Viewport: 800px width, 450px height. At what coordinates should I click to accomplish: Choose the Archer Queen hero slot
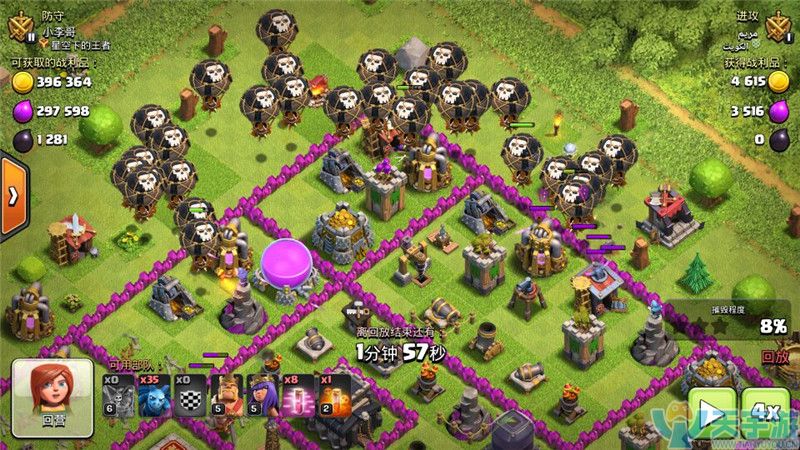tap(260, 396)
